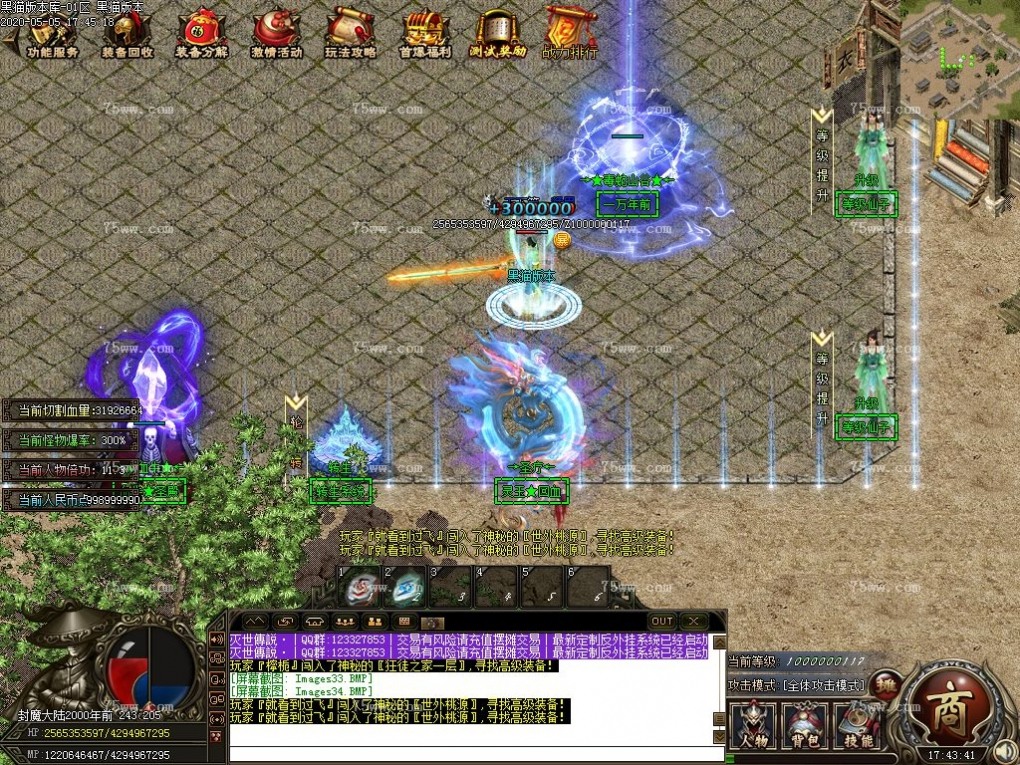Click the minimap in the corner
This screenshot has height=765, width=1020.
[x=960, y=58]
